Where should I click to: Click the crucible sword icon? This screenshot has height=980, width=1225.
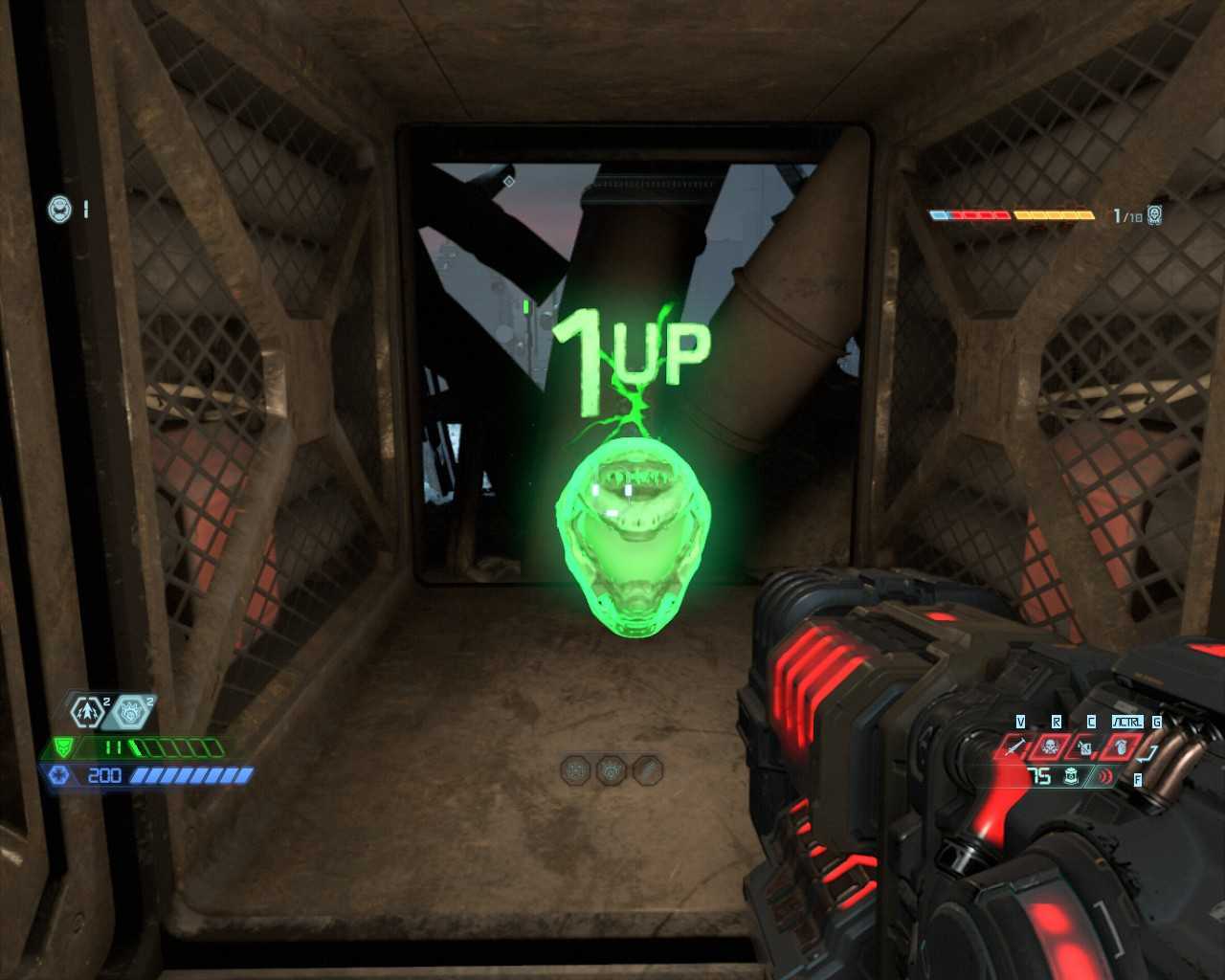point(1017,746)
